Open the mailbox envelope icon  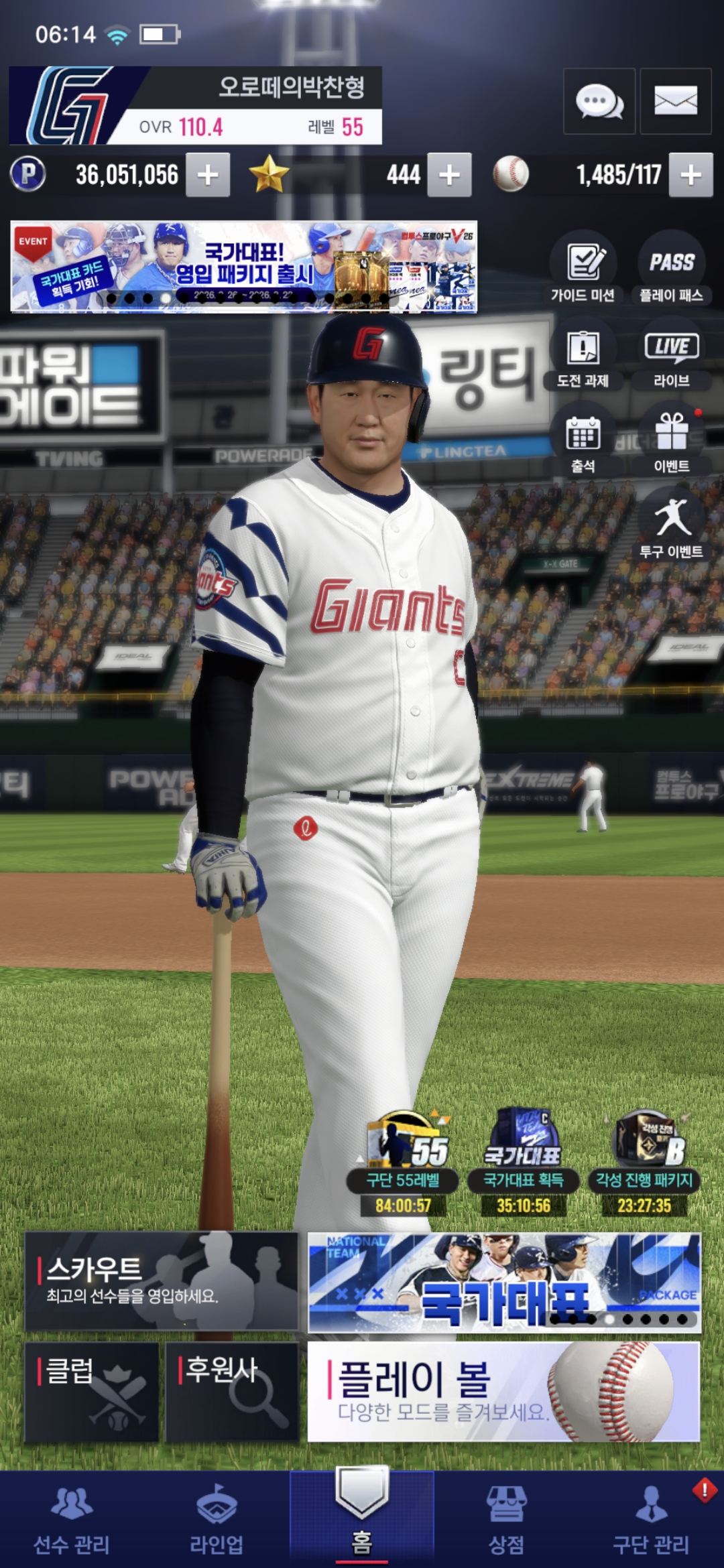(675, 101)
